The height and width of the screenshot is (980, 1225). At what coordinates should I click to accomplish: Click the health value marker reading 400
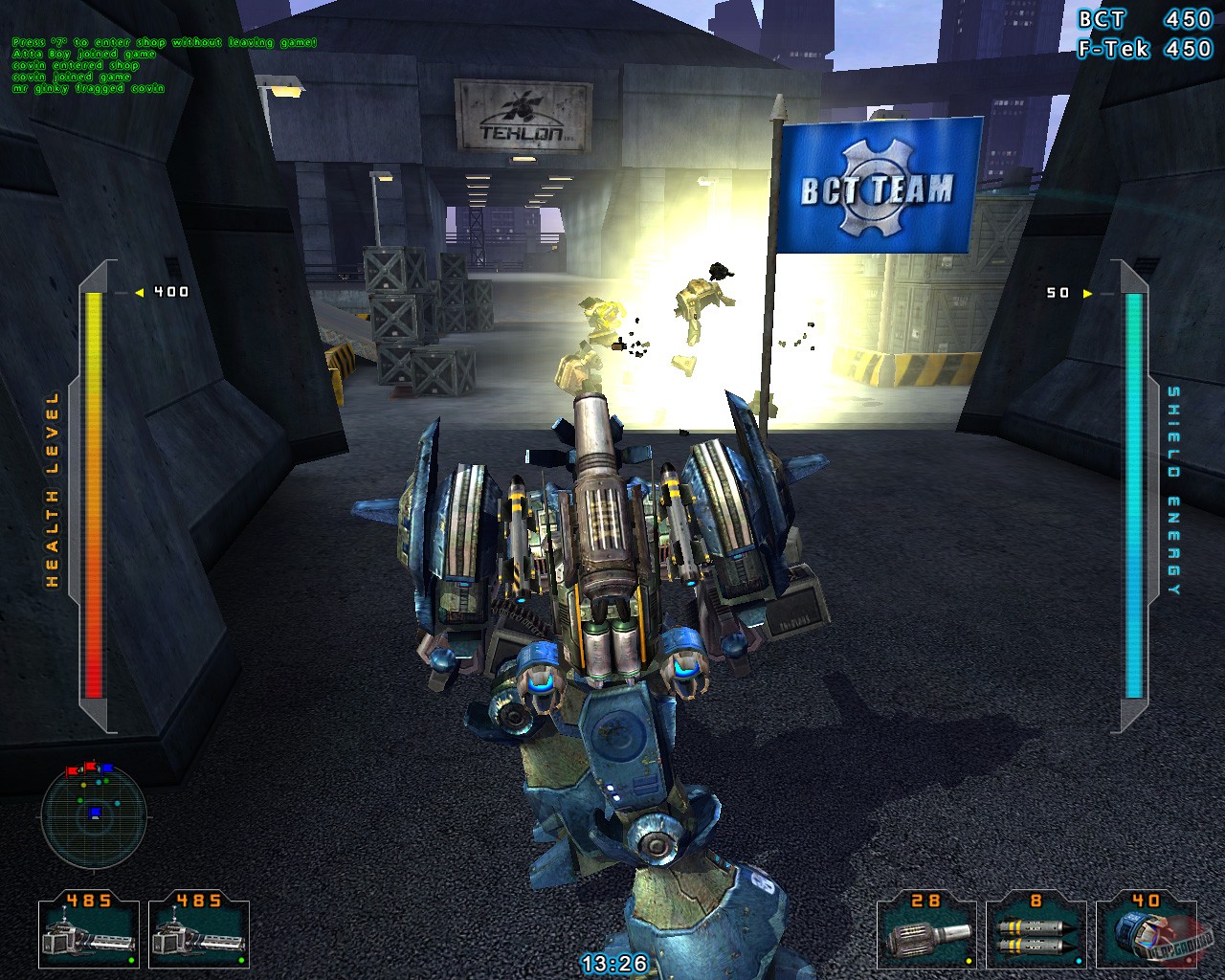(167, 290)
